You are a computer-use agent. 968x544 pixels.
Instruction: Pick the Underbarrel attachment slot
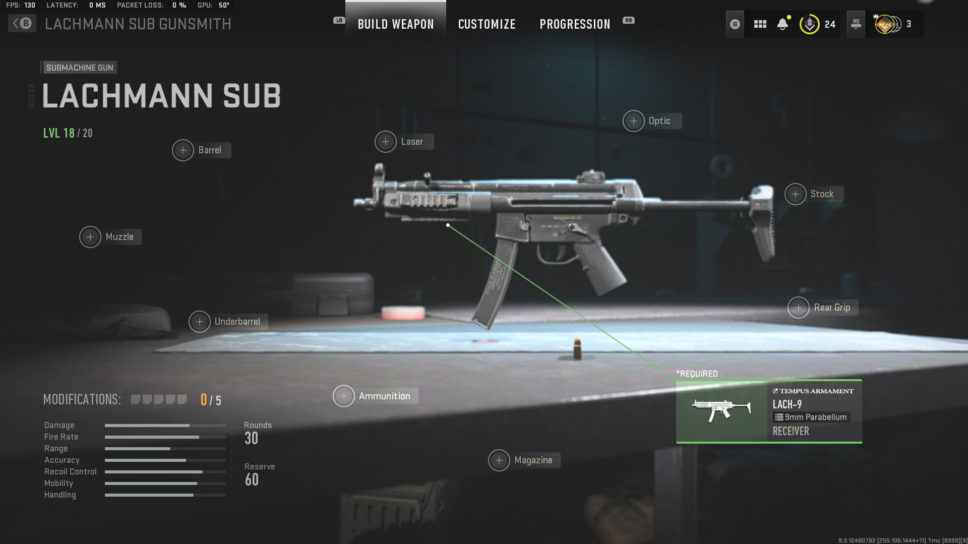[200, 322]
